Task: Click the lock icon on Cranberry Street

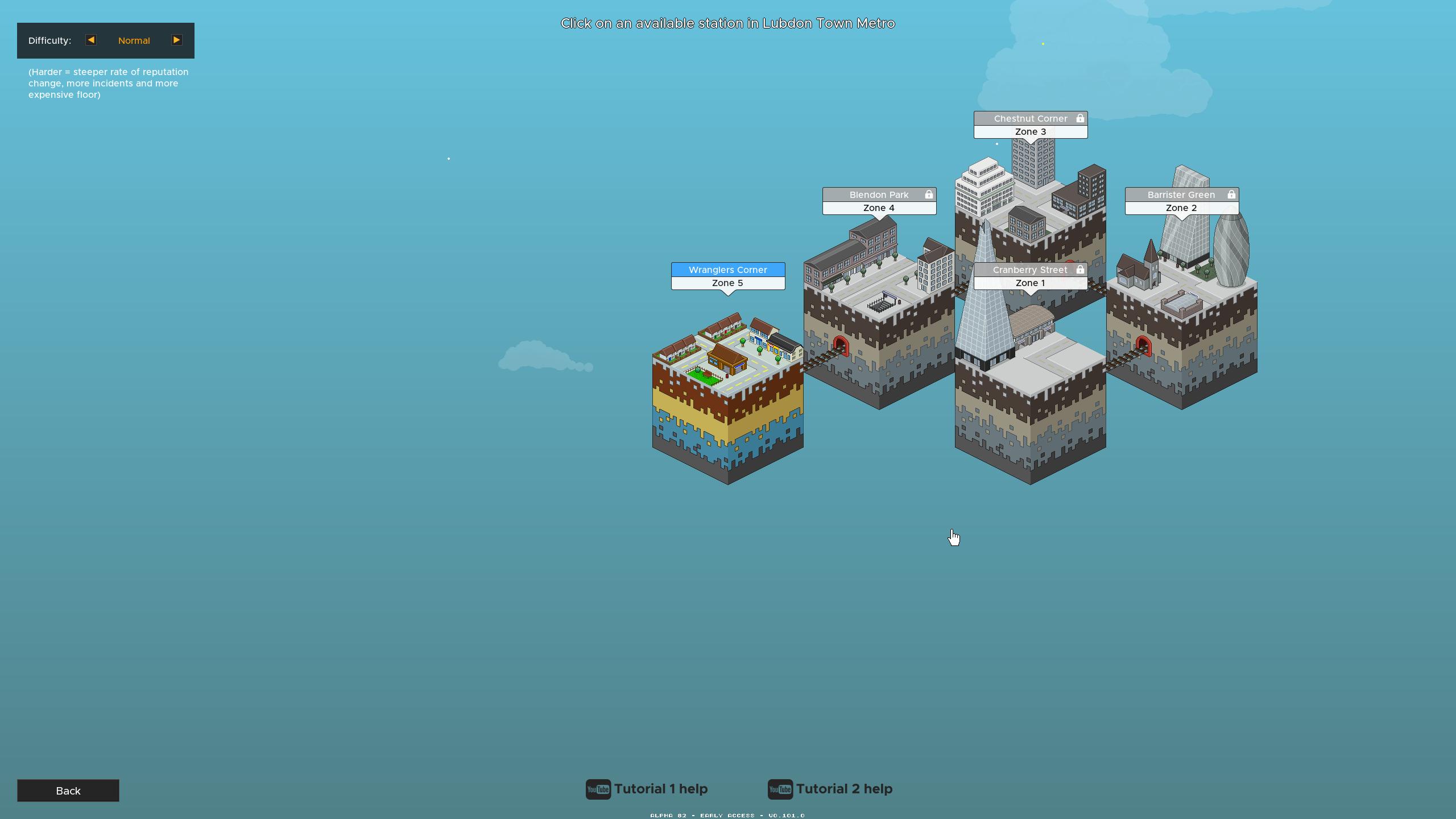Action: 1079,270
